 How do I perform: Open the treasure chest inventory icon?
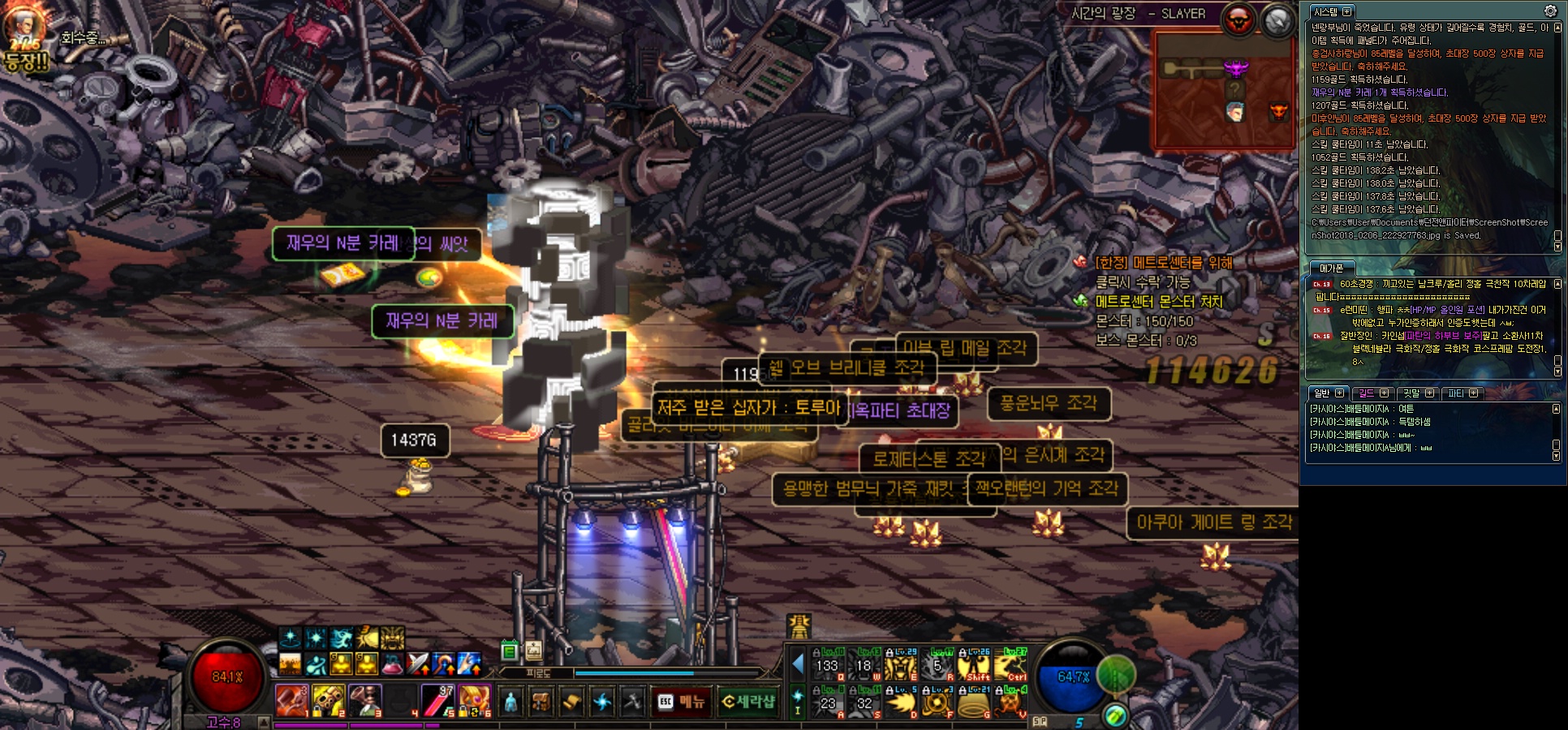click(x=541, y=702)
